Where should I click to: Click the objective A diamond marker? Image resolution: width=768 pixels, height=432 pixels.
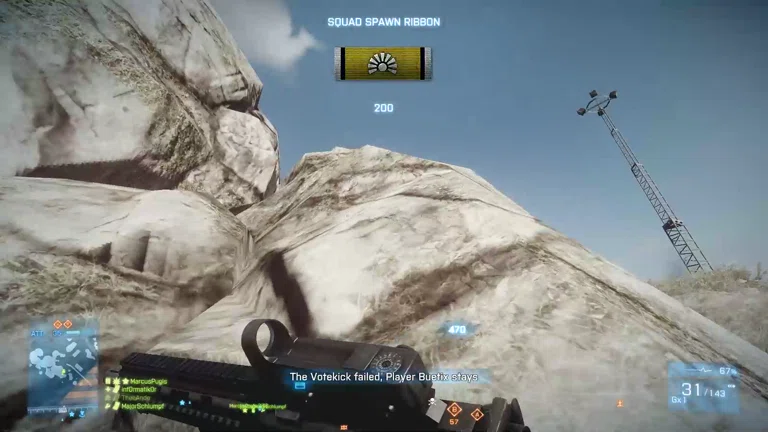(x=476, y=414)
